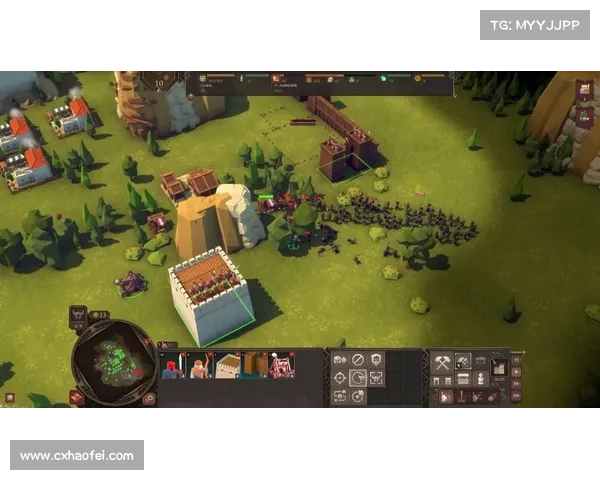Activate the stop command (crossed circle icon)
Viewport: 600px width, 480px height.
pyautogui.click(x=359, y=359)
